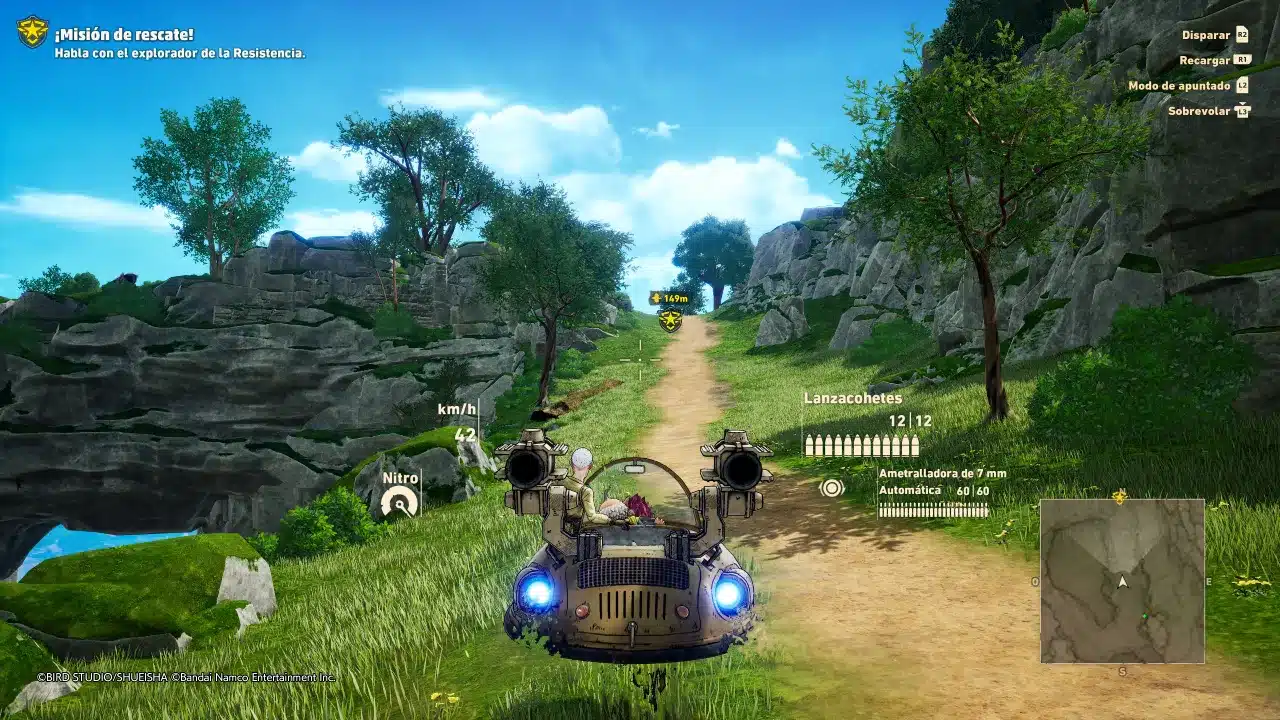The height and width of the screenshot is (720, 1280).
Task: Click a rocket ammo bullet icon under Lanzacohetes
Action: pos(809,444)
